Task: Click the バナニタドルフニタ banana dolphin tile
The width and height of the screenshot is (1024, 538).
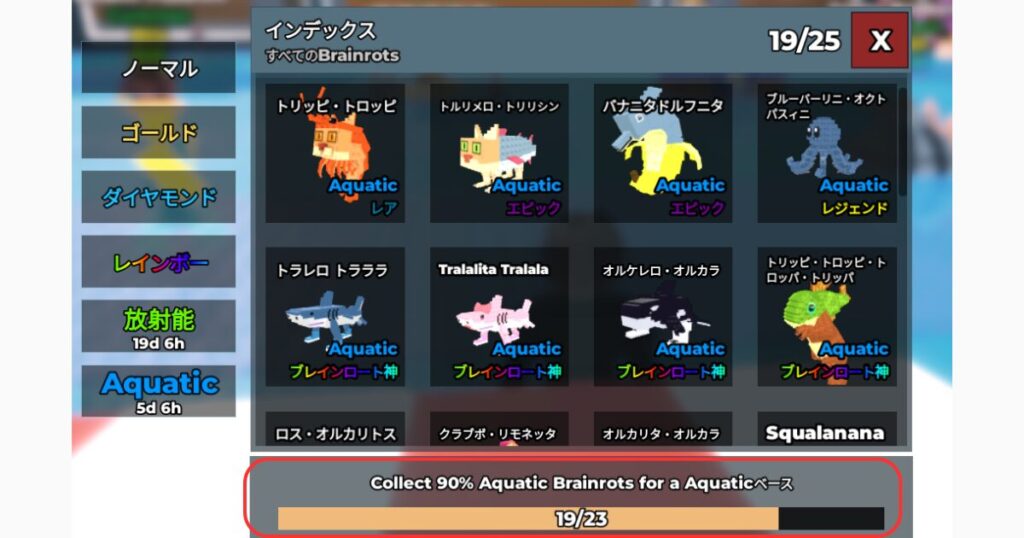Action: pyautogui.click(x=662, y=153)
